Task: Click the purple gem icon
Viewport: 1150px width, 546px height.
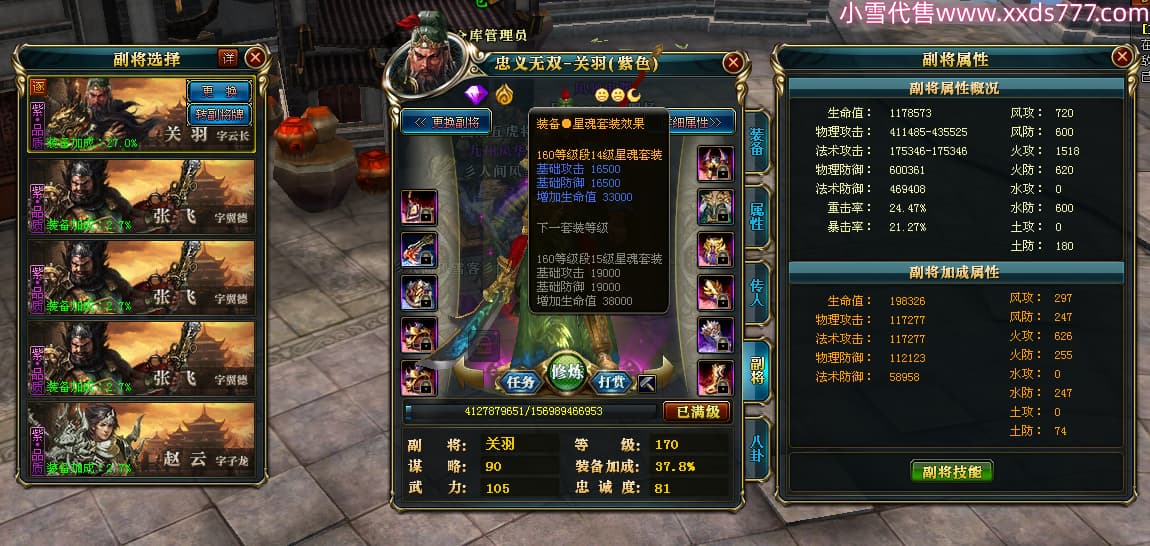Action: coord(474,94)
